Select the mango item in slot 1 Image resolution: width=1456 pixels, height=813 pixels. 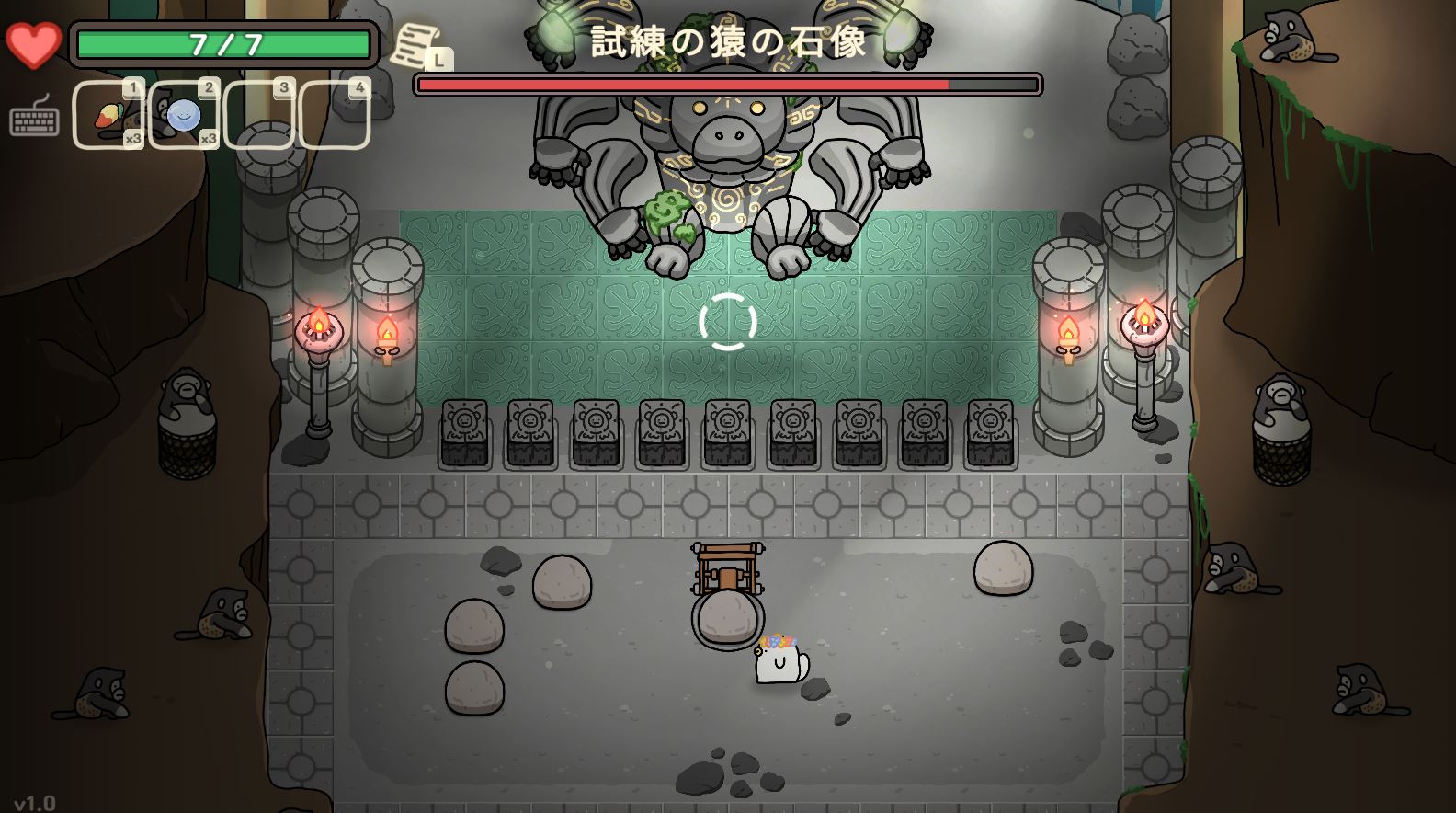(x=108, y=115)
